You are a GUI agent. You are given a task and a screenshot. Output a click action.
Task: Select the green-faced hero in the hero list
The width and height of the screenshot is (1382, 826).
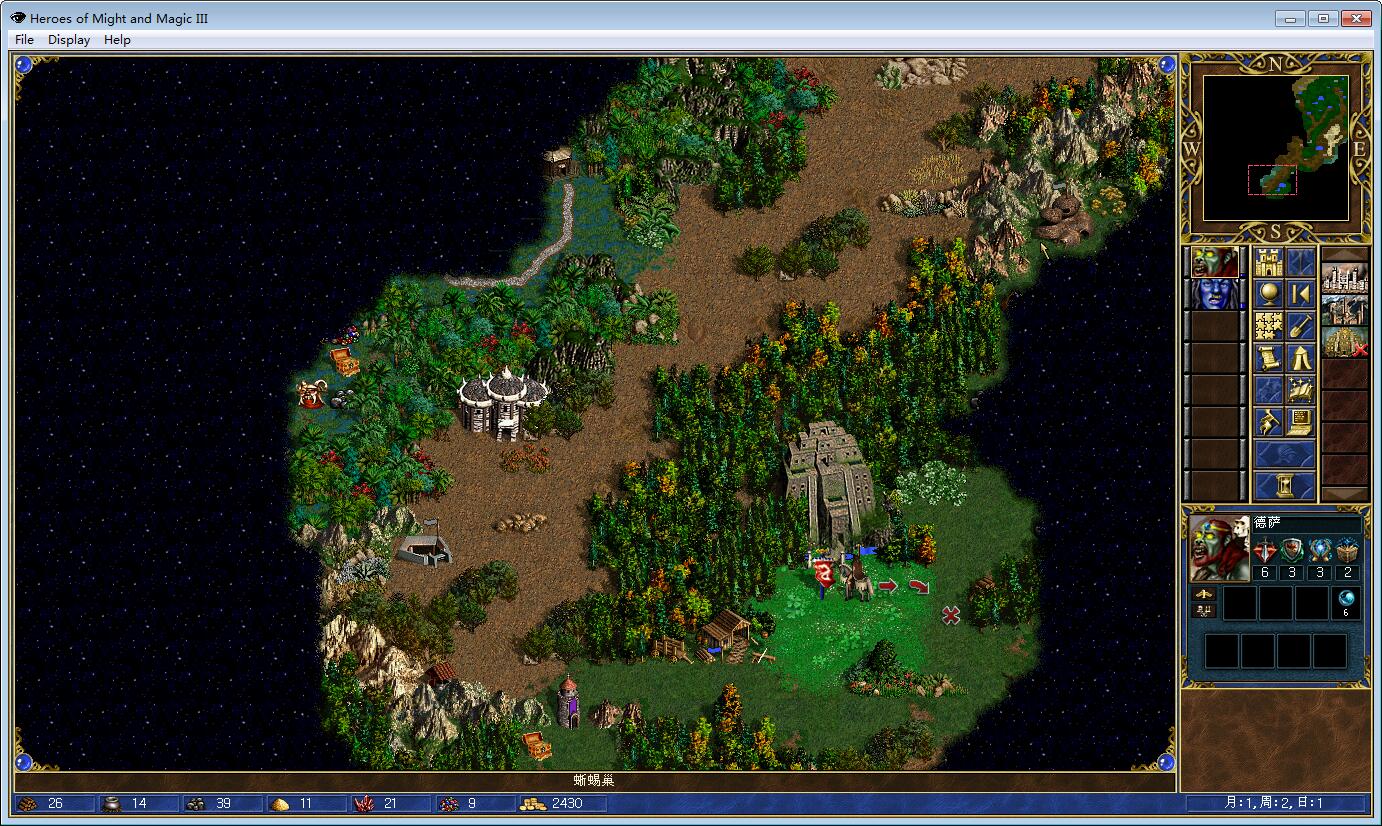(x=1215, y=263)
